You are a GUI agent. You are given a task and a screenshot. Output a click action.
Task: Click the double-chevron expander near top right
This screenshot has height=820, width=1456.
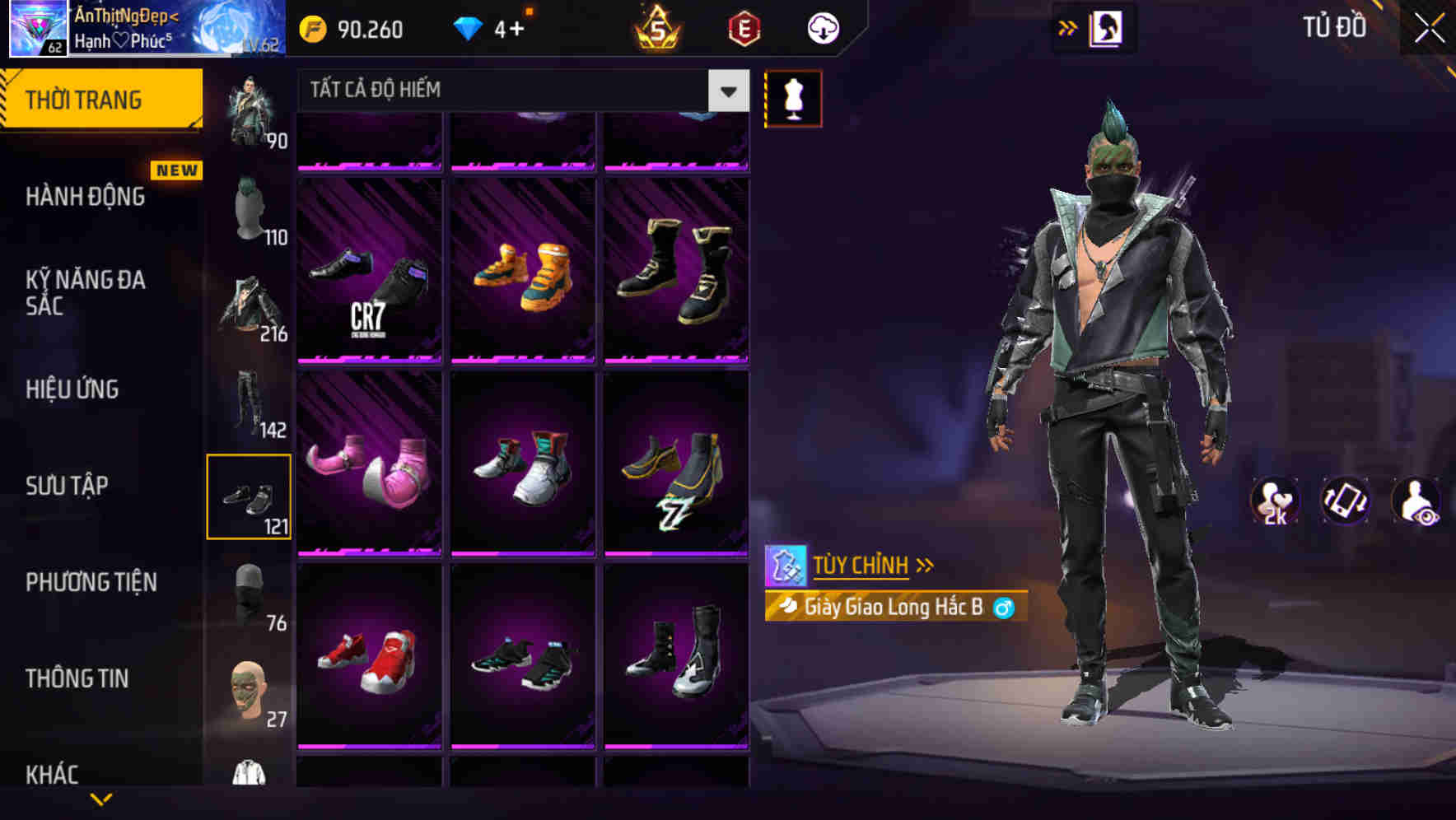coord(1068,26)
